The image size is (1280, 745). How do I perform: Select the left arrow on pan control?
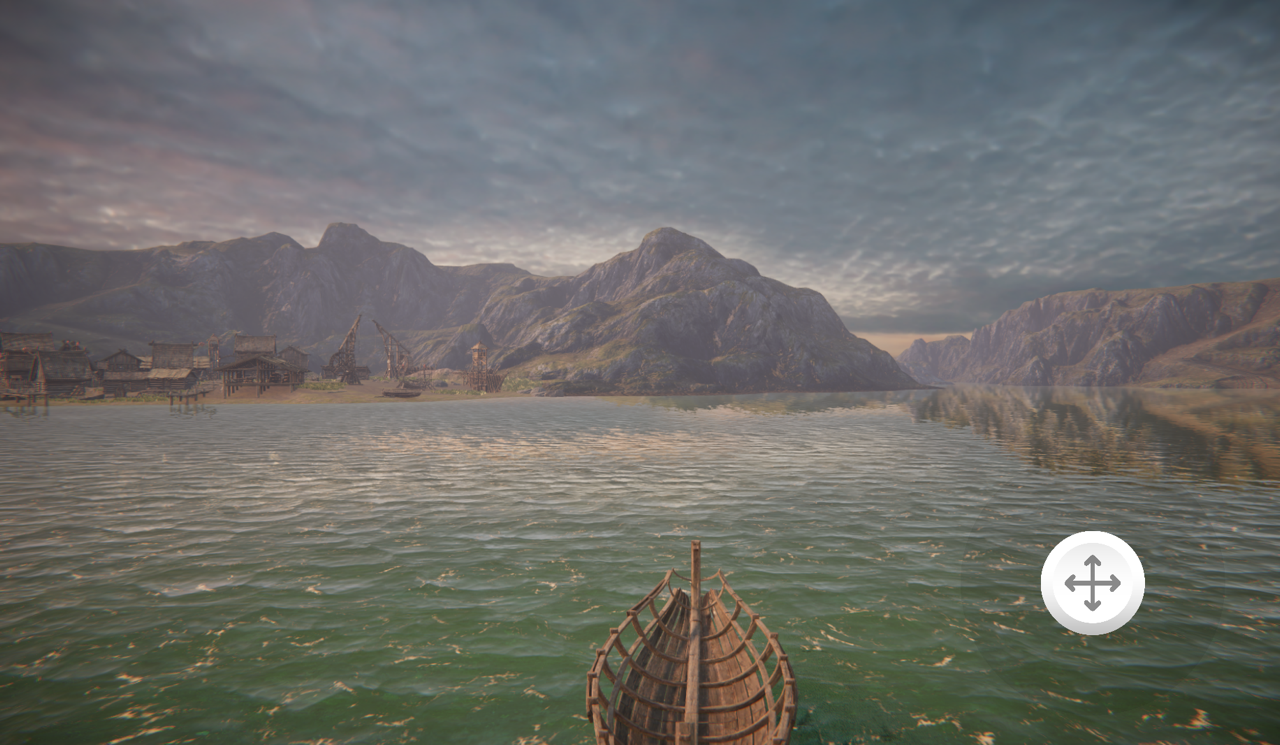[1071, 582]
